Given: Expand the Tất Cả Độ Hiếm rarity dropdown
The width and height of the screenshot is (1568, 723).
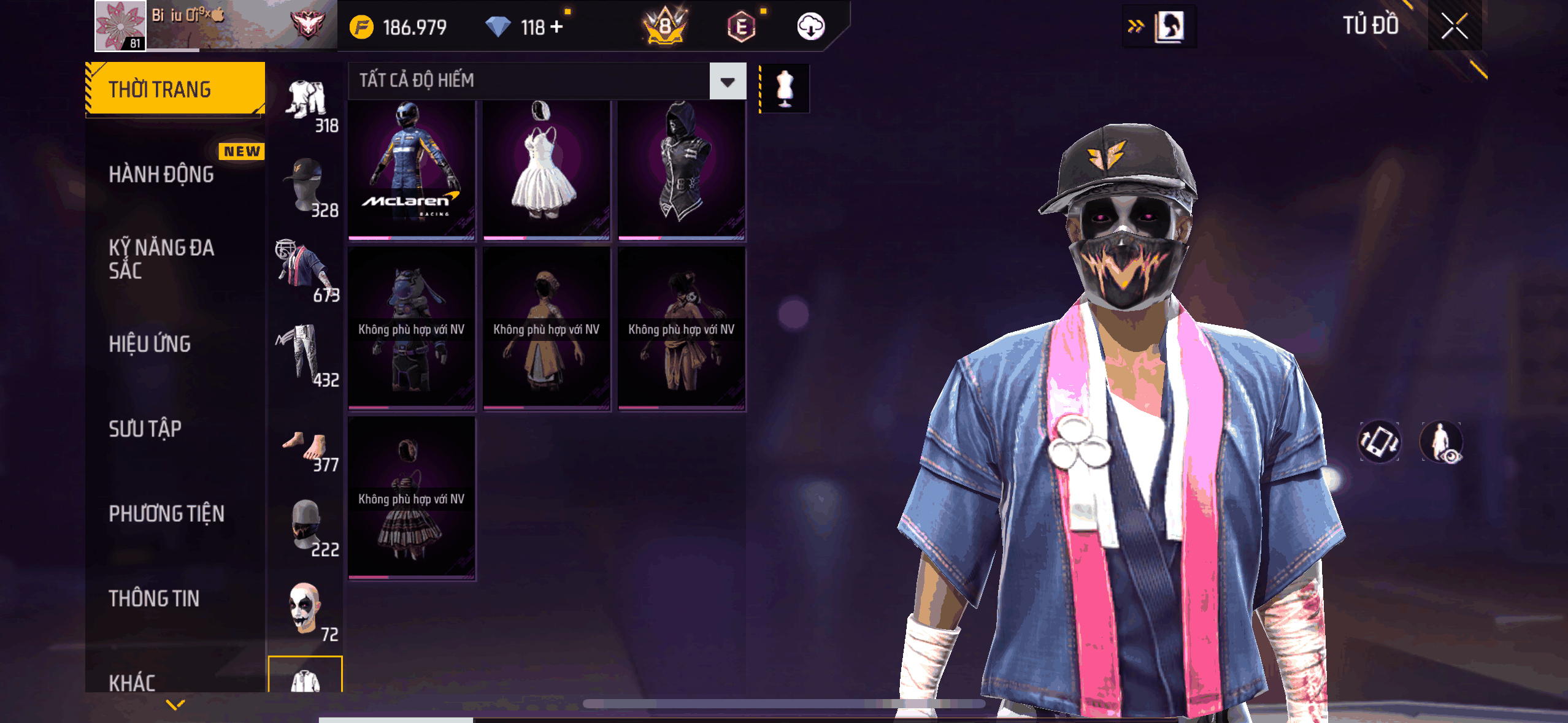Looking at the screenshot, I should click(728, 81).
